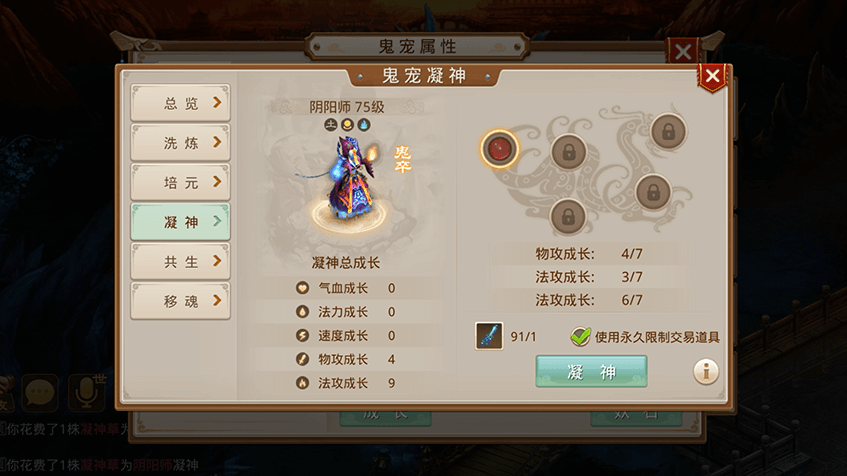Open the 洗炼 tab
Image resolution: width=847 pixels, height=476 pixels.
click(180, 142)
